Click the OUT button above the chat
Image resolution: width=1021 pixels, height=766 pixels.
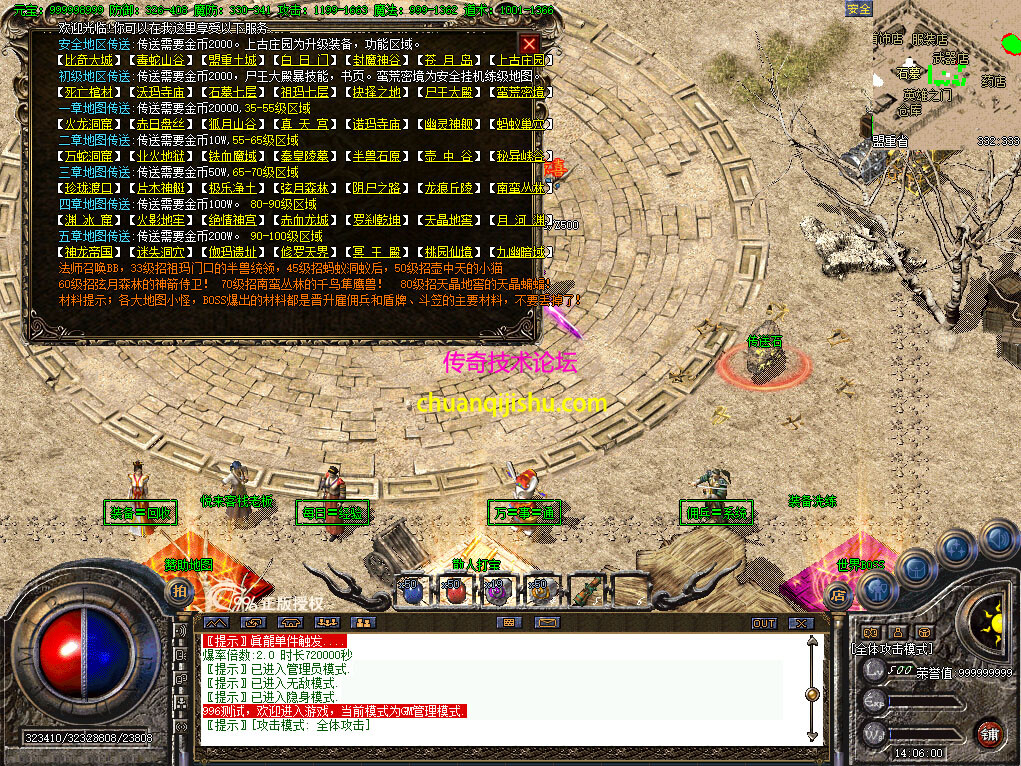[x=764, y=623]
